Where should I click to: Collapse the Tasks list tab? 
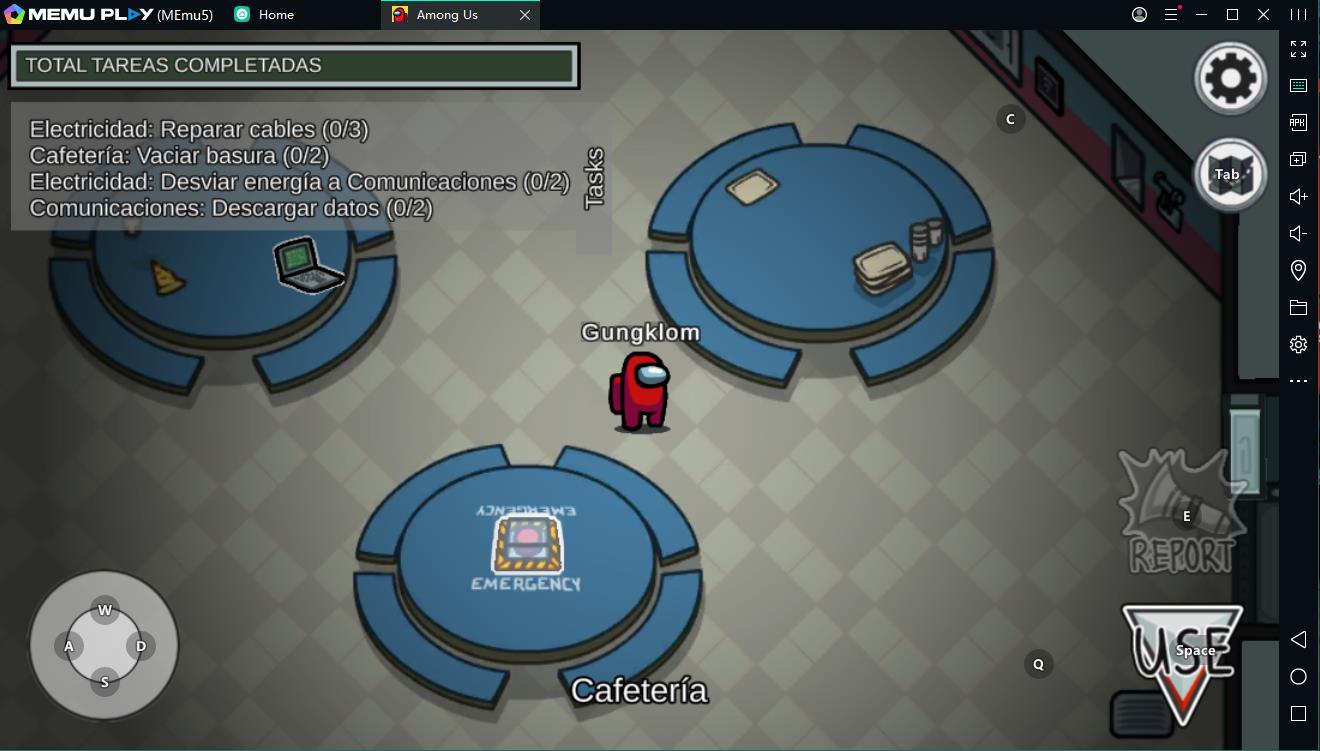coord(595,179)
